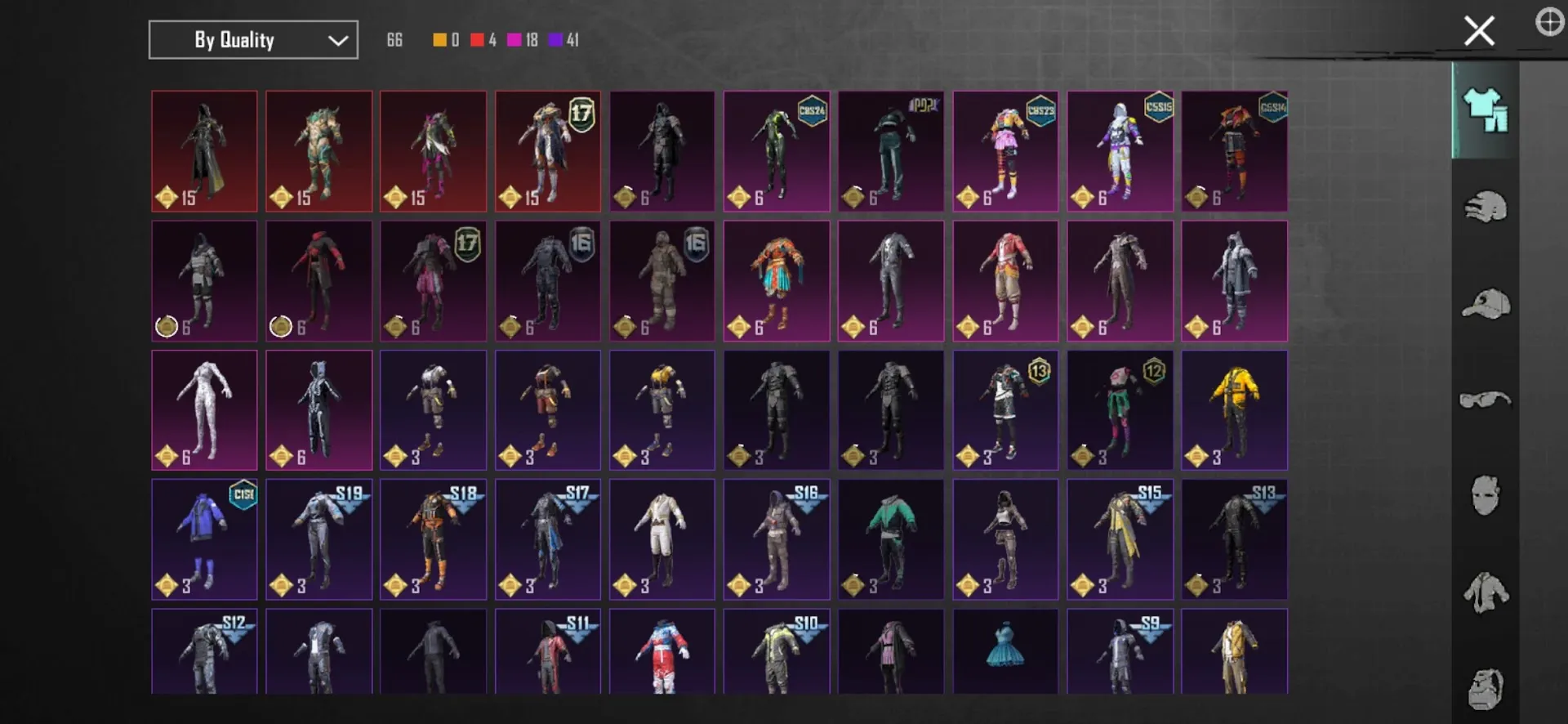Click the equipped circle indicator on second row item
The height and width of the screenshot is (724, 1568).
pos(165,326)
